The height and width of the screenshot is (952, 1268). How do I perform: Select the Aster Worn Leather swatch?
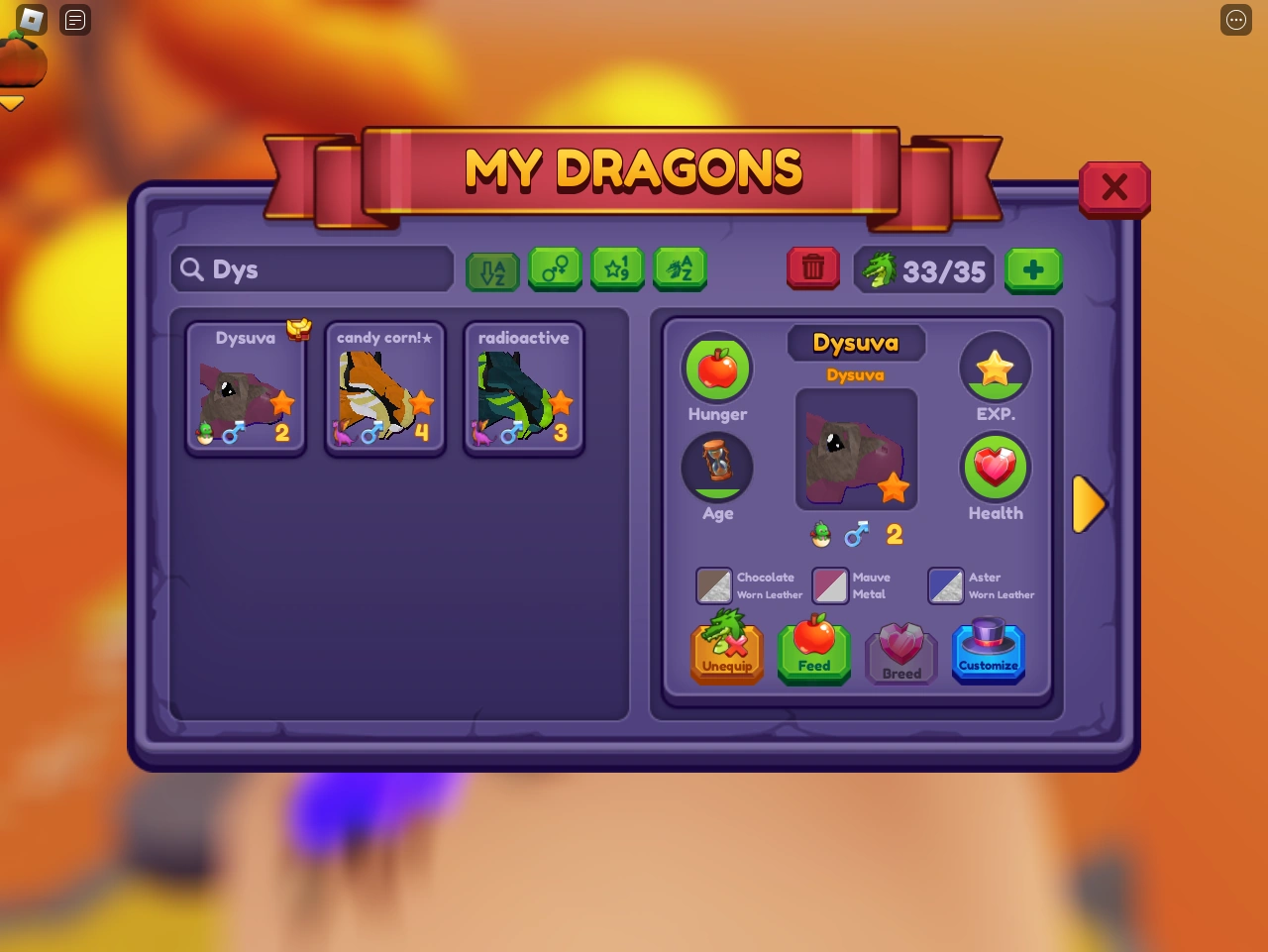[x=946, y=585]
